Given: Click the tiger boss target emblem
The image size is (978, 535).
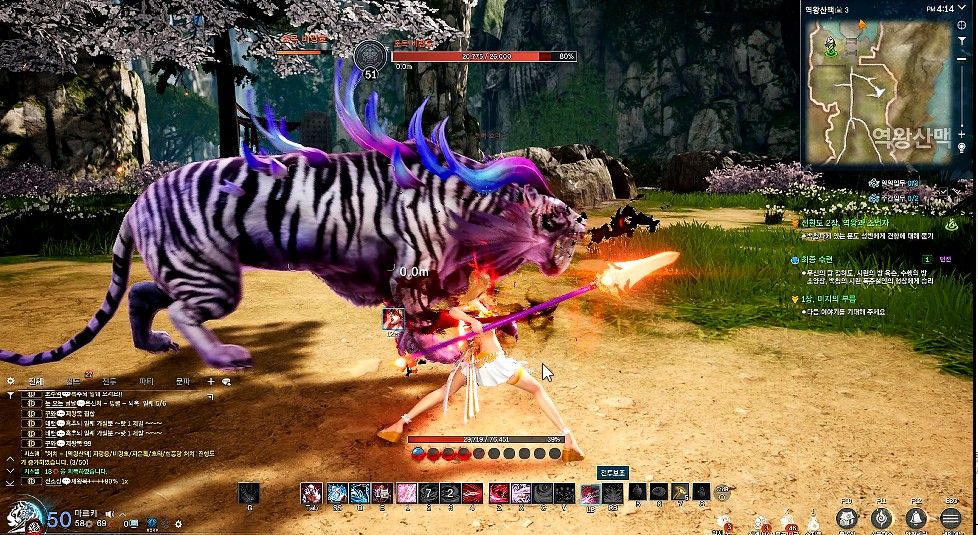Looking at the screenshot, I should pos(373,53).
